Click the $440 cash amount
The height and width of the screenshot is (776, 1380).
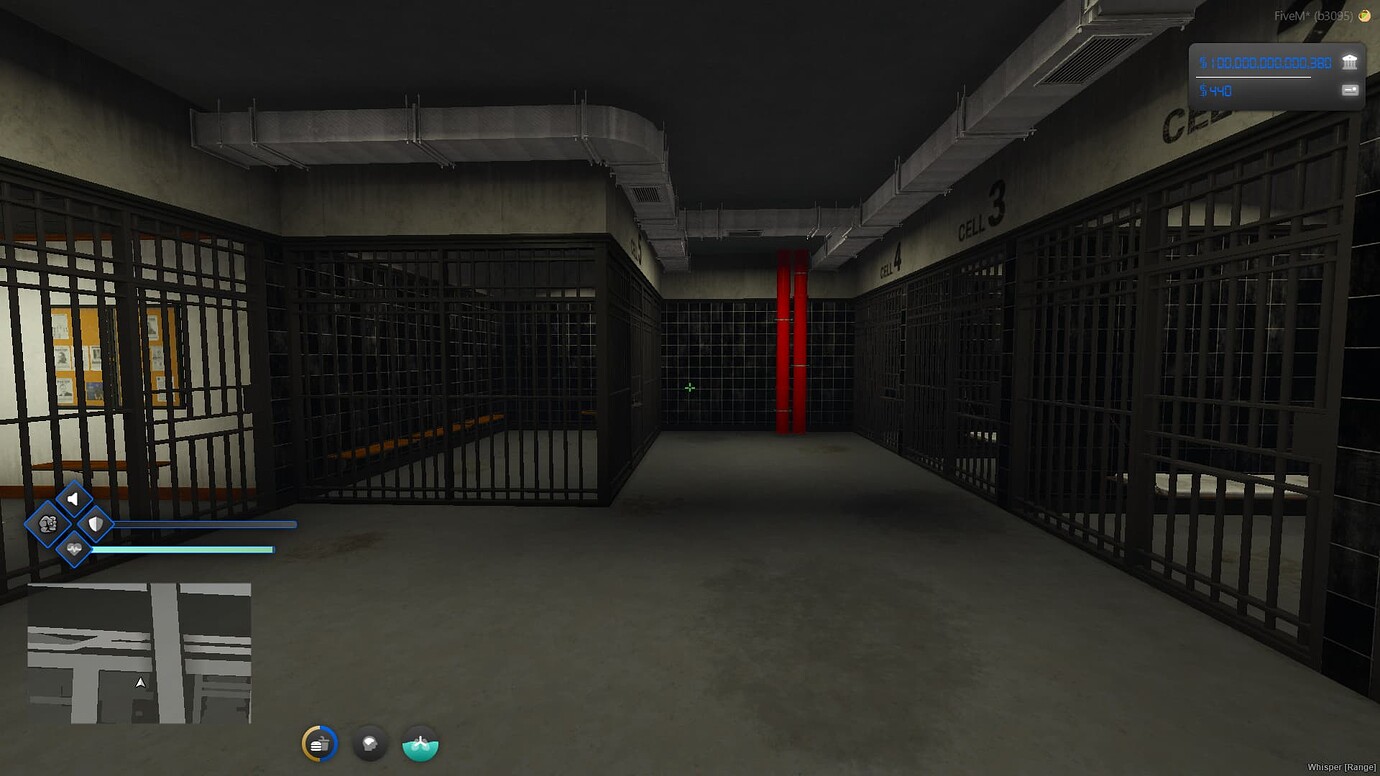coord(1218,90)
